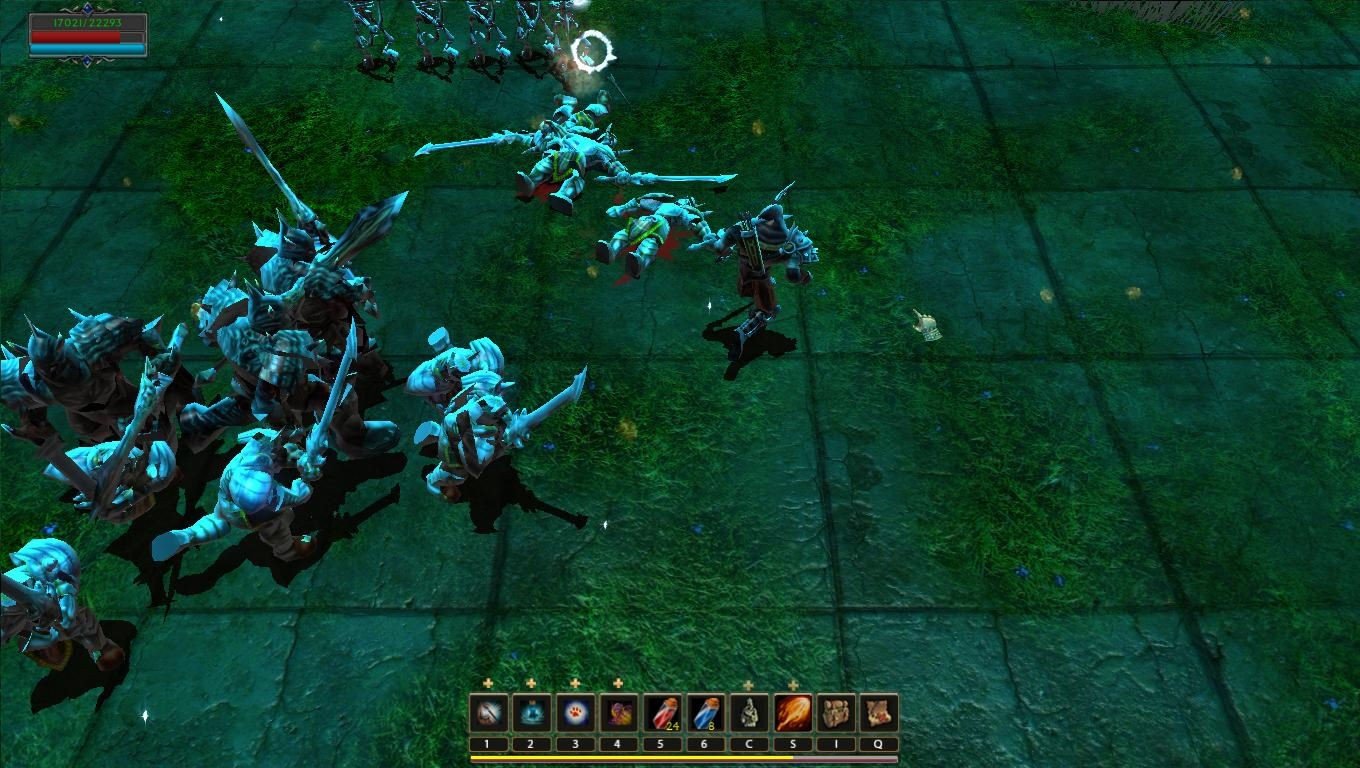Use the blue mana potion in slot 6

point(705,711)
